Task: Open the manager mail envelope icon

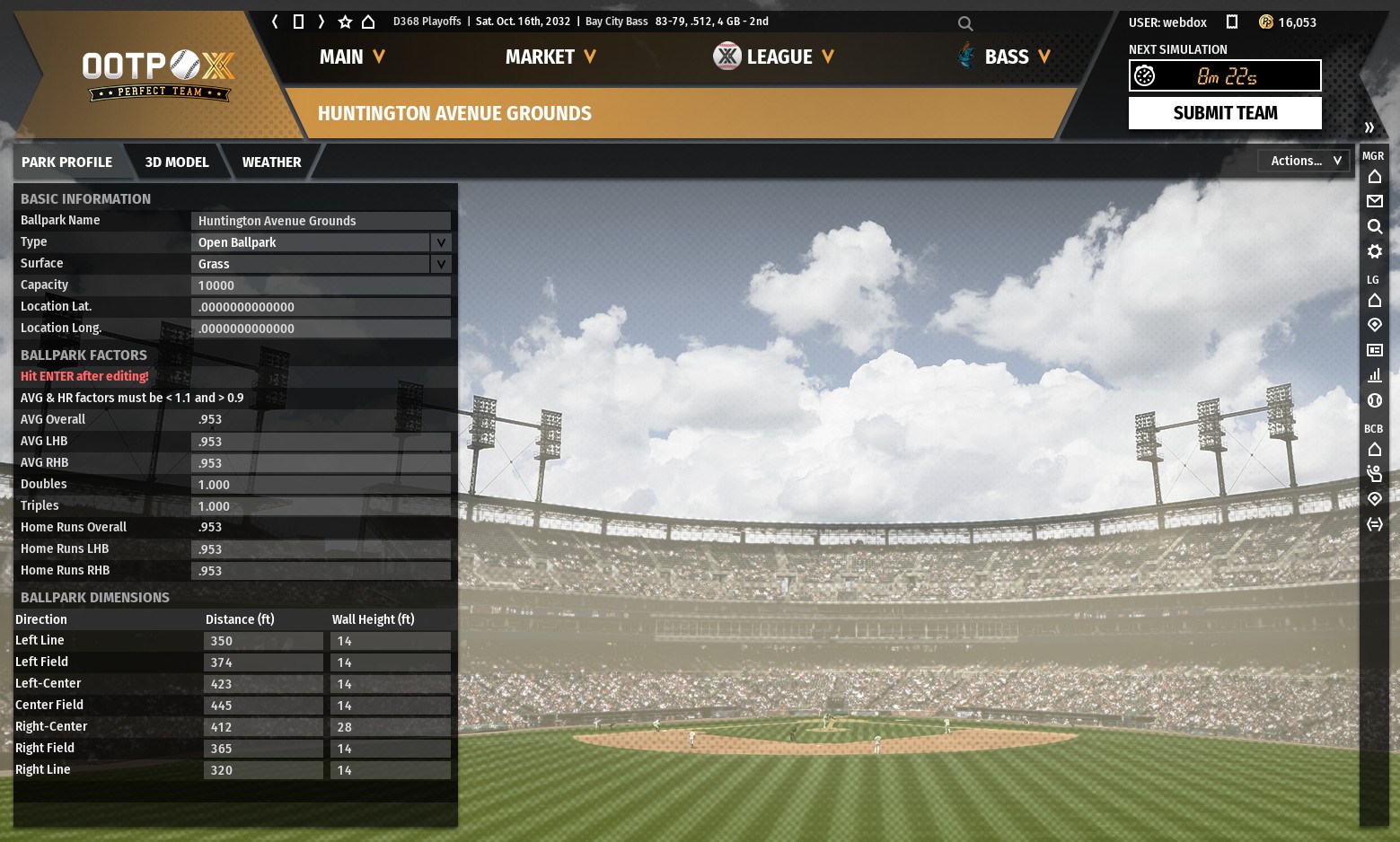Action: tap(1374, 201)
